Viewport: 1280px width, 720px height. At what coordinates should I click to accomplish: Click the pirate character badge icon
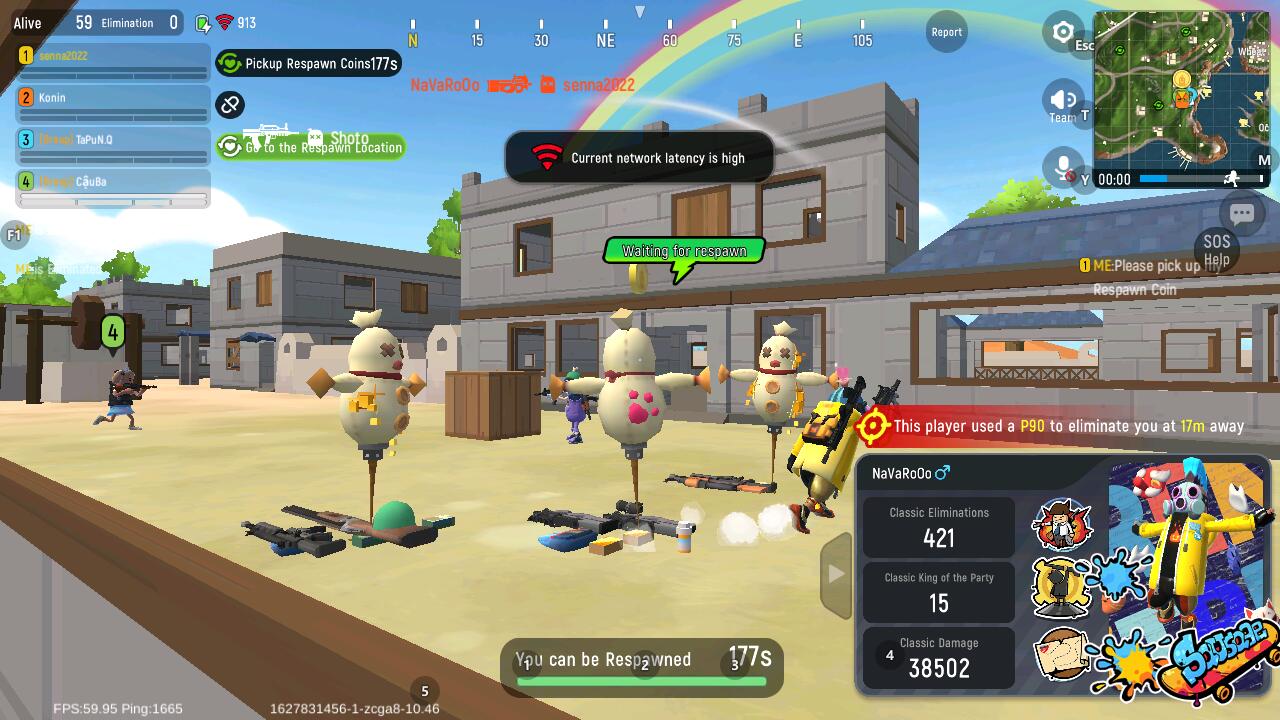pyautogui.click(x=1061, y=523)
